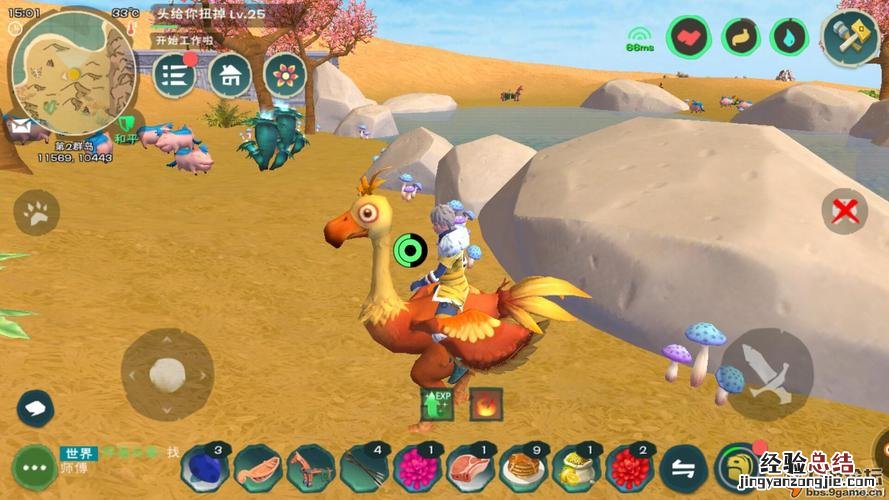Viewport: 889px width, 500px height.
Task: Select the crossbow hotbar slot
Action: point(310,468)
